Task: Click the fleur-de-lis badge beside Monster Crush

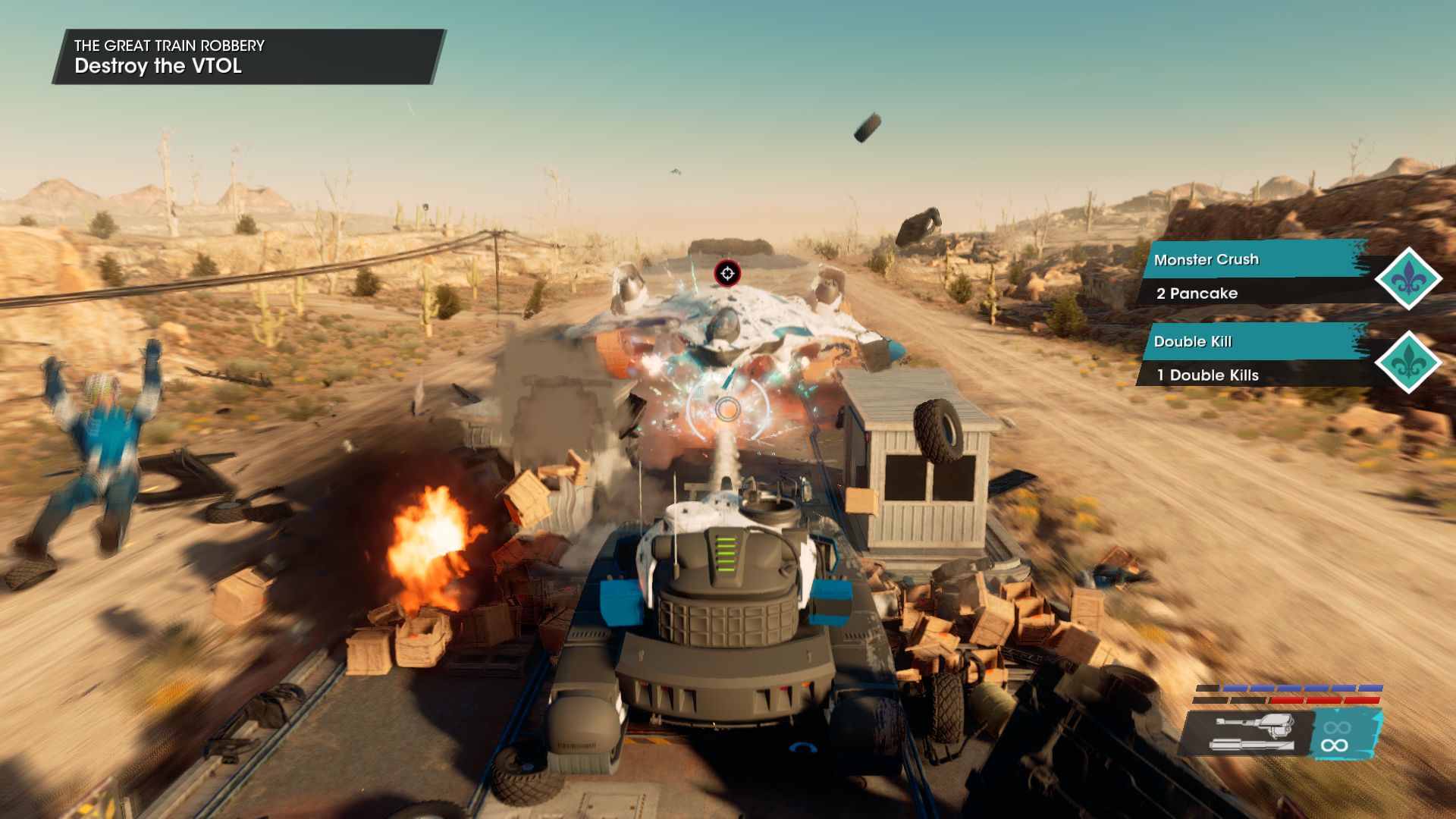Action: click(x=1408, y=279)
